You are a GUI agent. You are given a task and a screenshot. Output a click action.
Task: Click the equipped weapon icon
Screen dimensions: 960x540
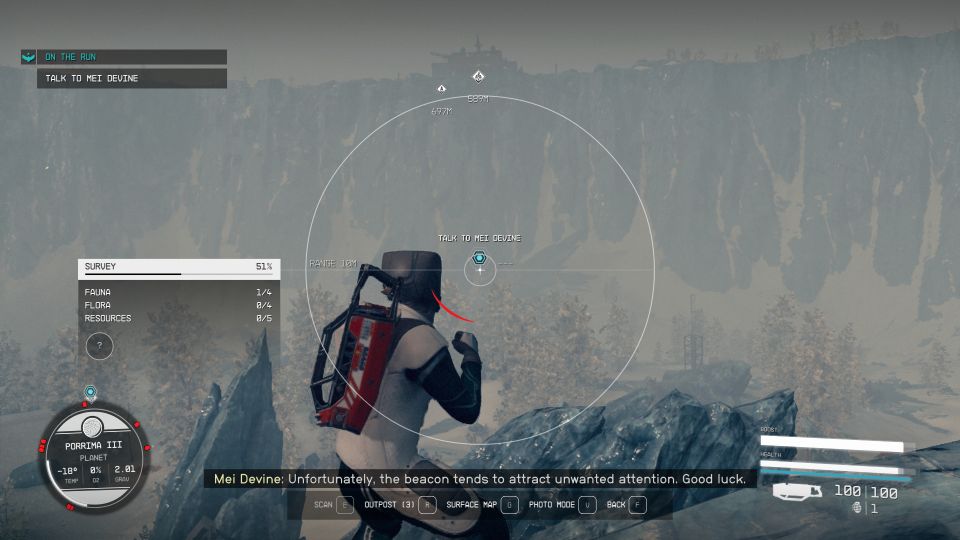[x=798, y=491]
